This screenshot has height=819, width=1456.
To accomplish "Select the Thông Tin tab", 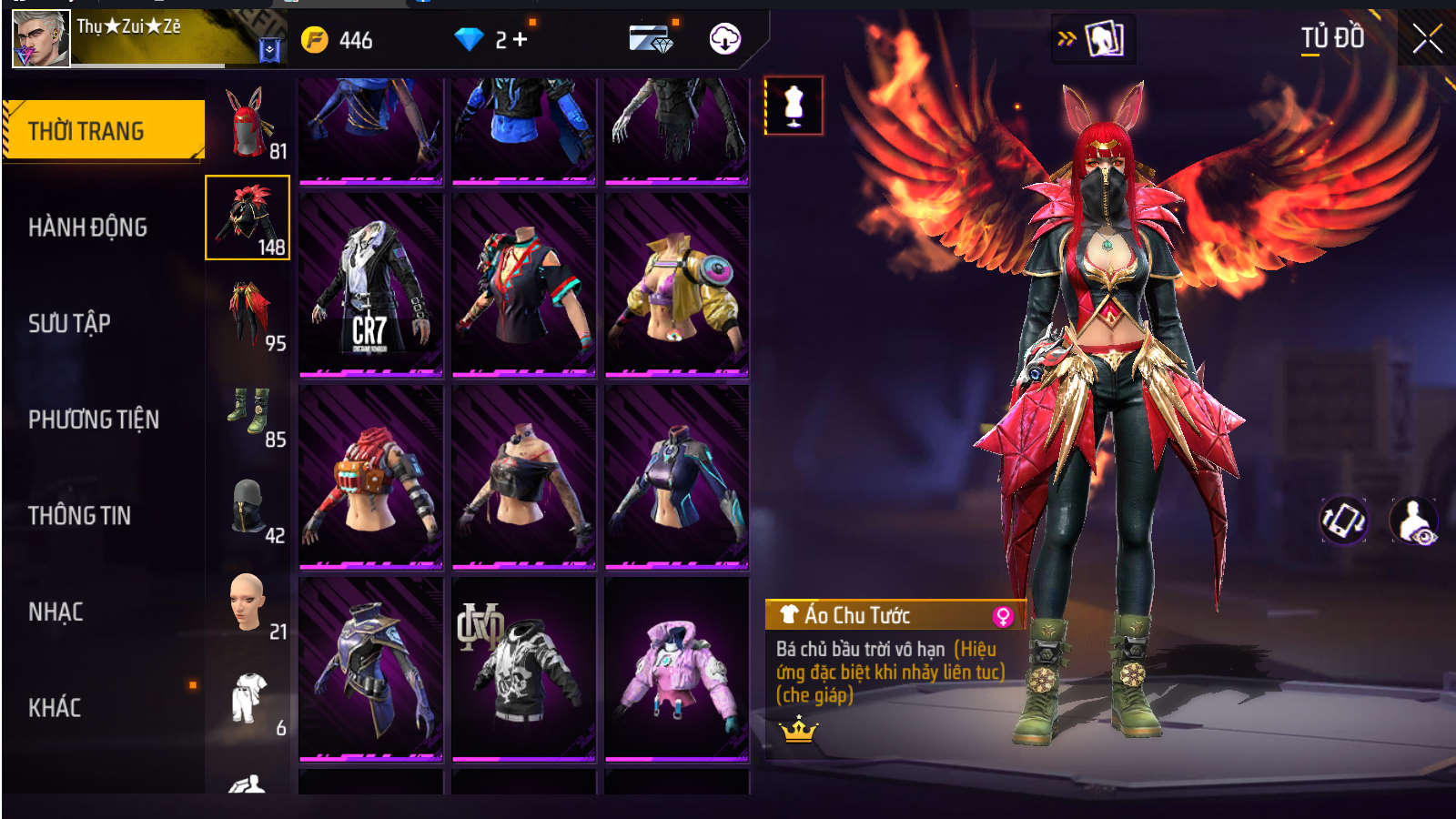I will [x=79, y=516].
